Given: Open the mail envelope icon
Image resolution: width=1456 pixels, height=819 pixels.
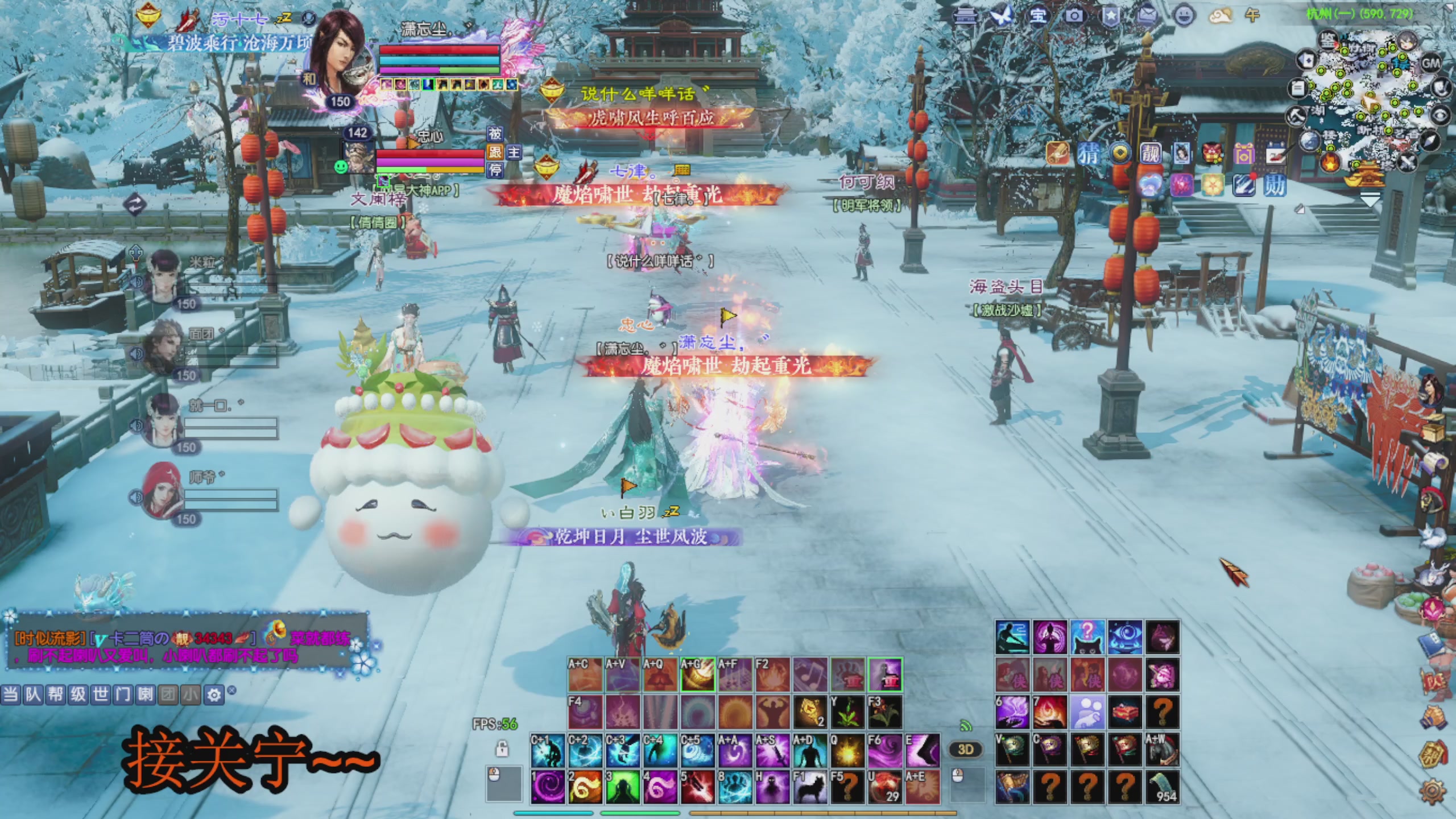Looking at the screenshot, I should pyautogui.click(x=1147, y=15).
